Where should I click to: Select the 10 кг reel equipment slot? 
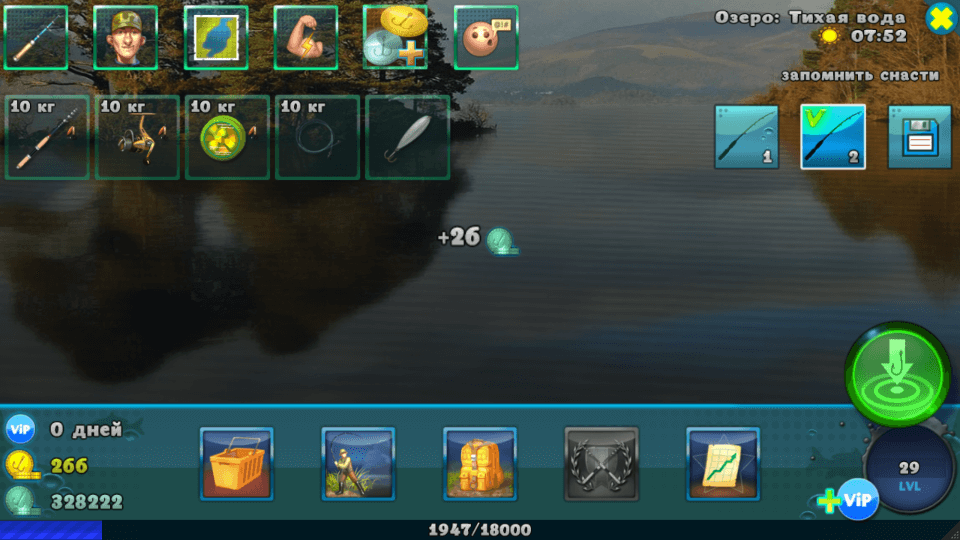(x=137, y=137)
